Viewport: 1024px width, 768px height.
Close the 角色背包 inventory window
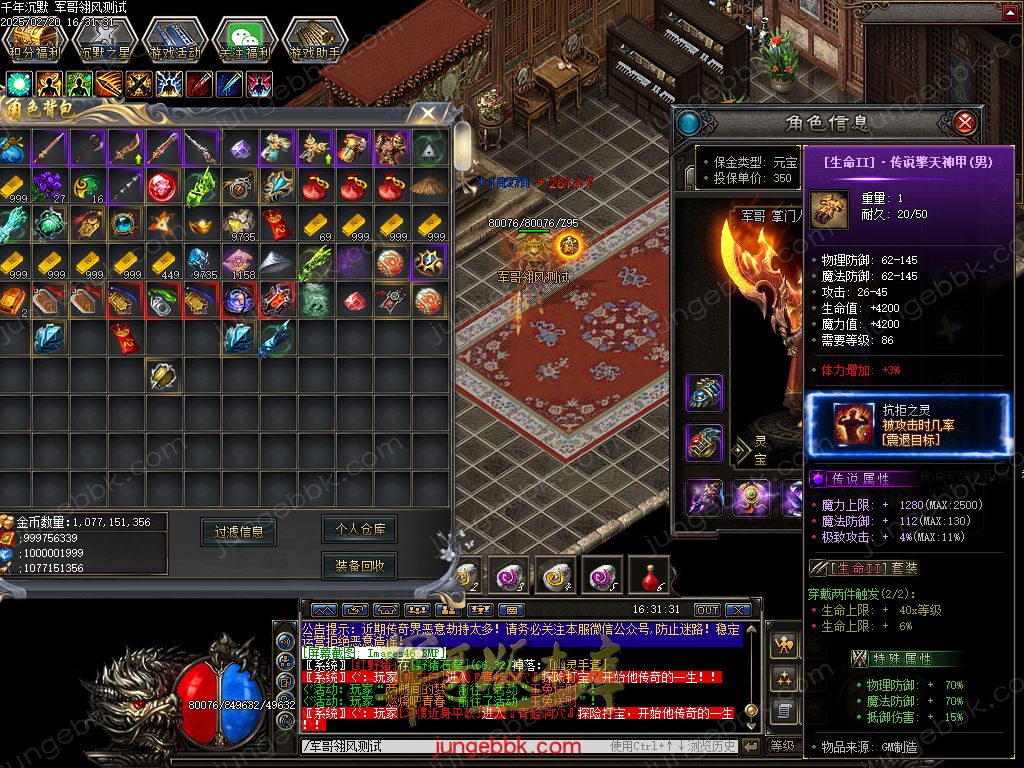pyautogui.click(x=427, y=113)
